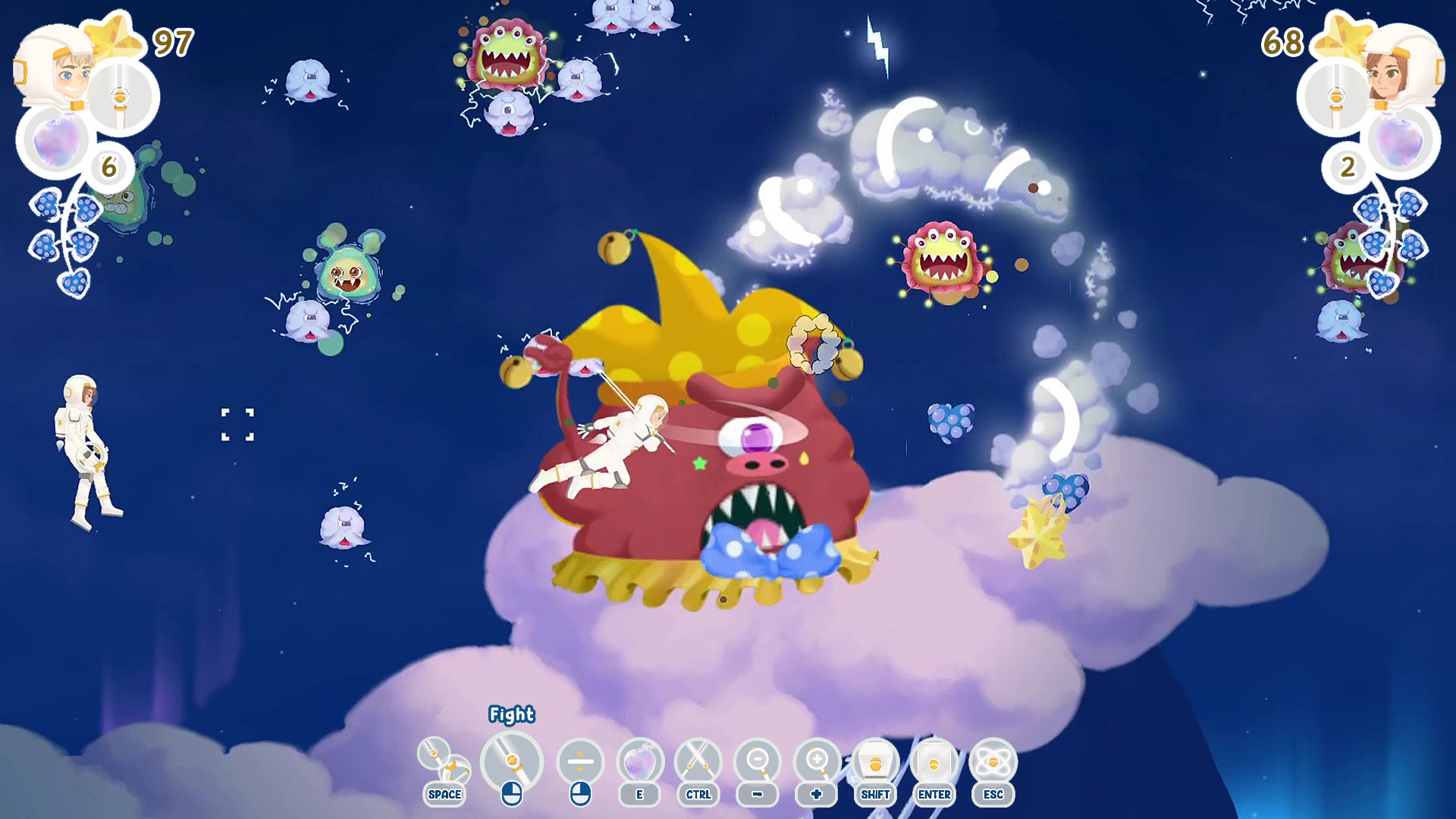This screenshot has height=819, width=1456.
Task: Toggle the right player's wand slot
Action: [x=1336, y=96]
